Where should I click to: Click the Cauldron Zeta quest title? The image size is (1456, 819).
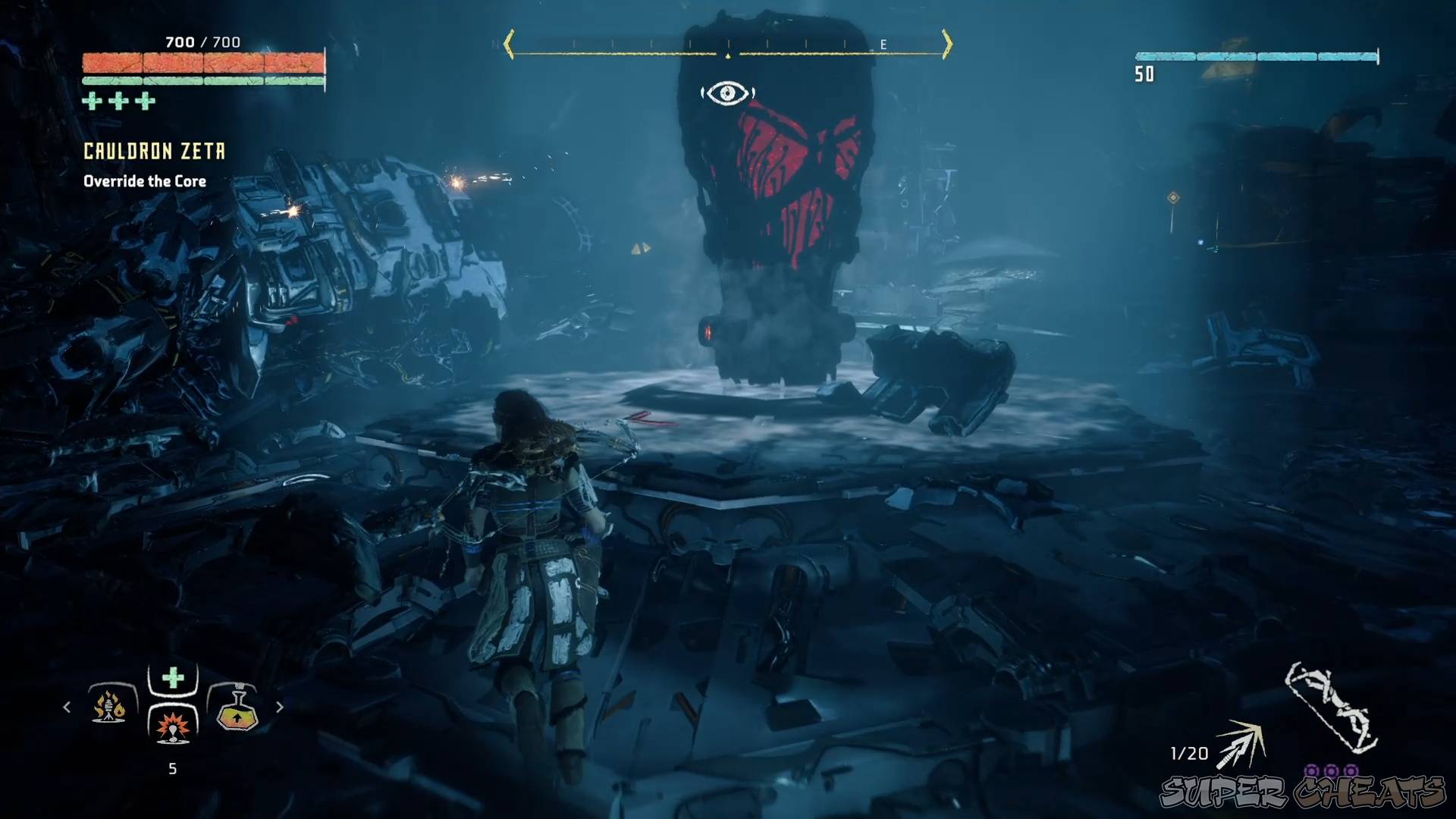[153, 150]
